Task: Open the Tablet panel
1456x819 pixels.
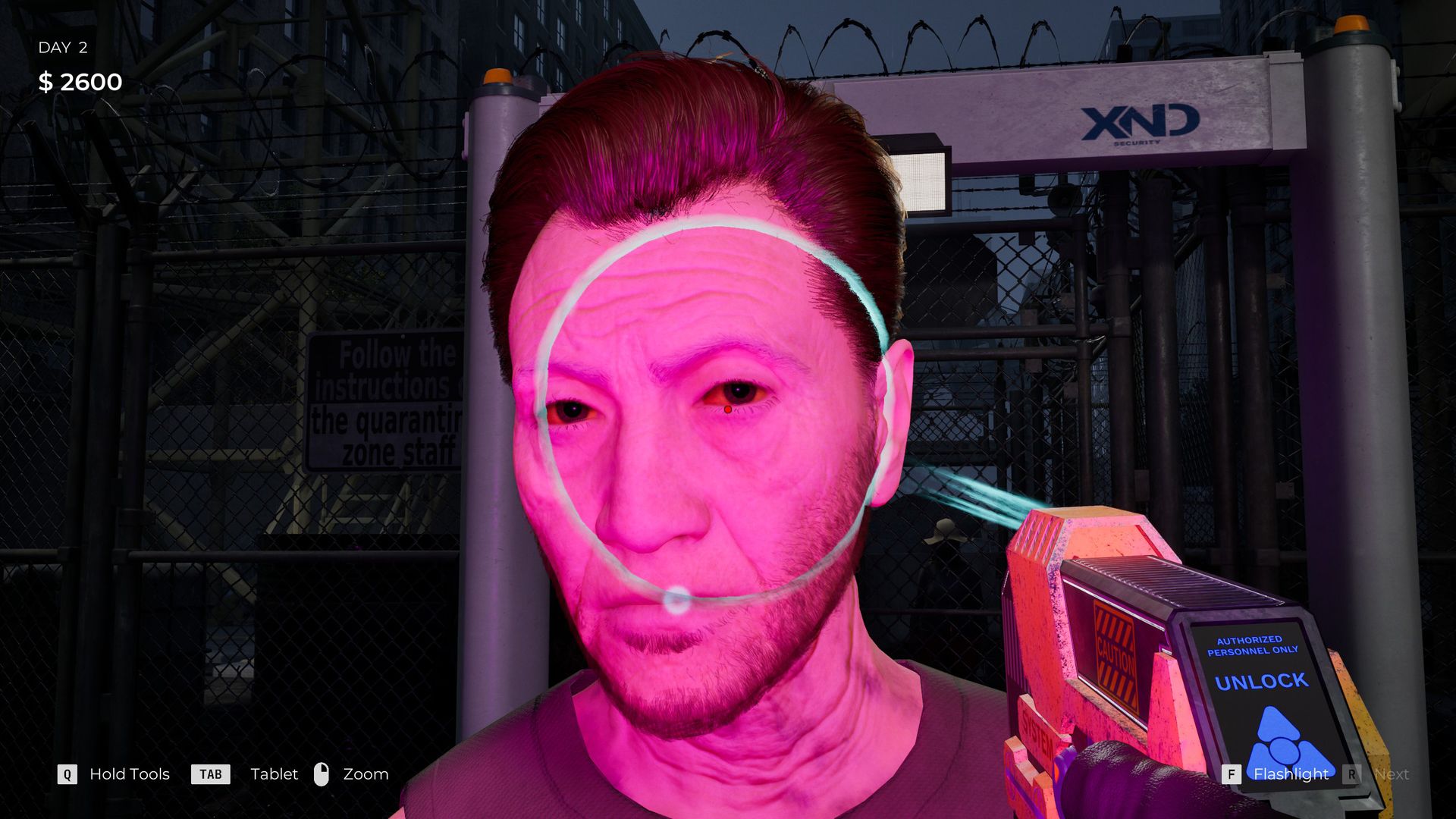Action: click(x=274, y=774)
